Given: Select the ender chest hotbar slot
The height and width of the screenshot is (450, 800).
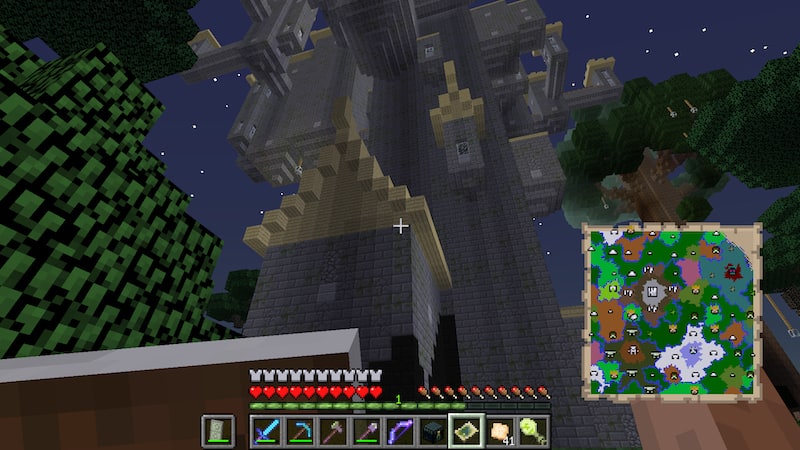Looking at the screenshot, I should coord(433,431).
